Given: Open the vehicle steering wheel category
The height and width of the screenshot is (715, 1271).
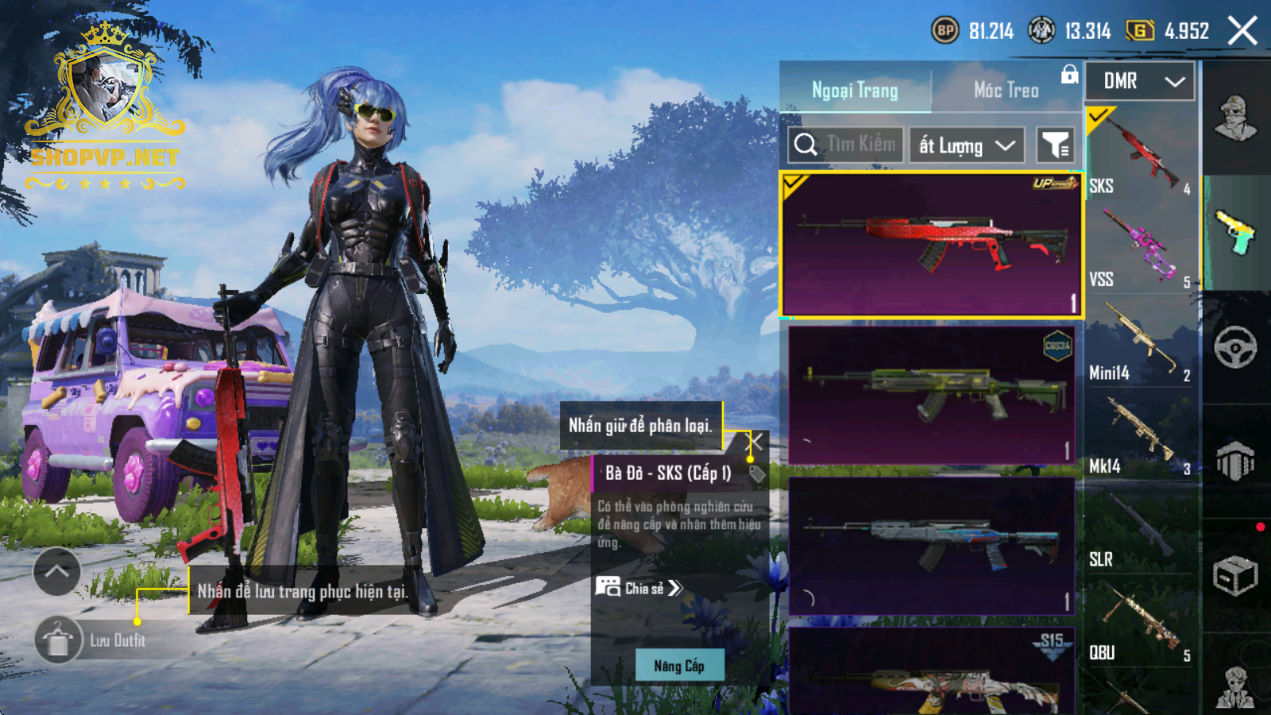Looking at the screenshot, I should coord(1235,347).
